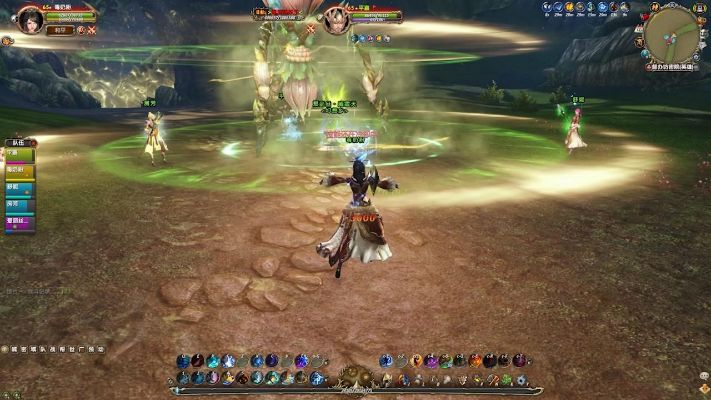711x400 pixels.
Task: Click the peace mode button under player portrait
Action: [x=59, y=31]
